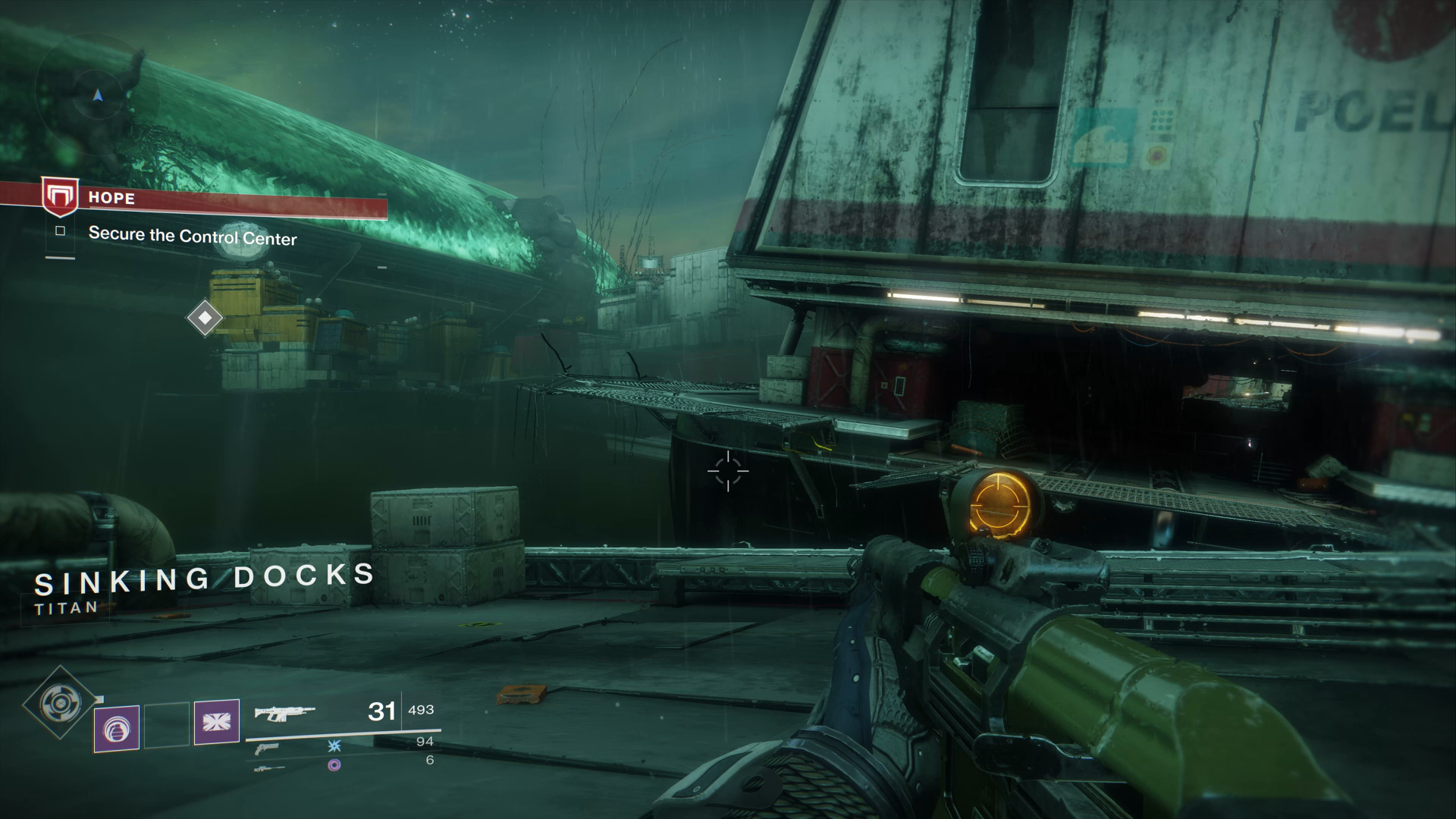This screenshot has width=1456, height=819.
Task: Activate the super ability diamond icon
Action: [x=60, y=703]
